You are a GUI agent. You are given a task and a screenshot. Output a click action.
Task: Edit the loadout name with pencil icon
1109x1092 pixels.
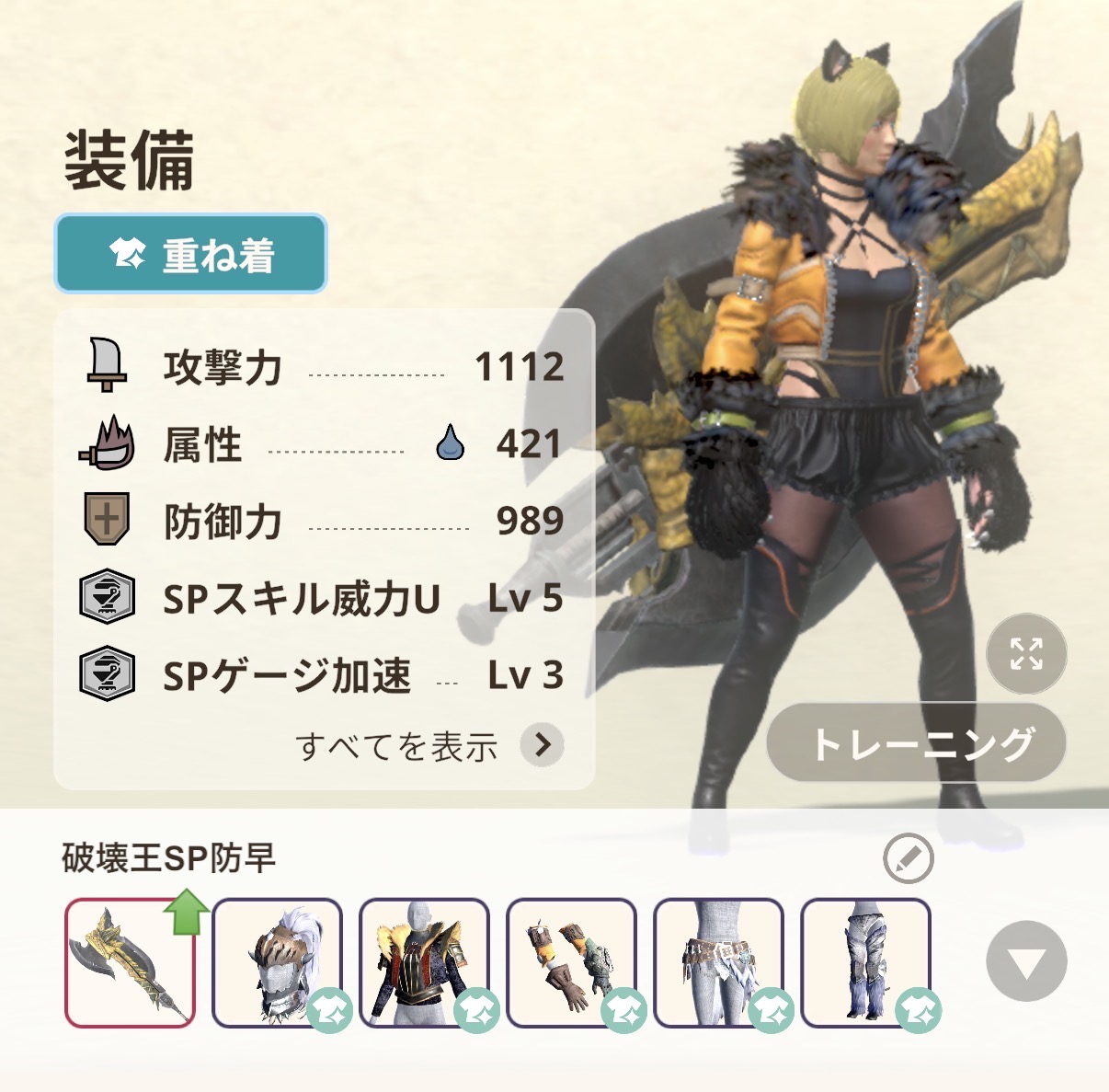pos(908,859)
